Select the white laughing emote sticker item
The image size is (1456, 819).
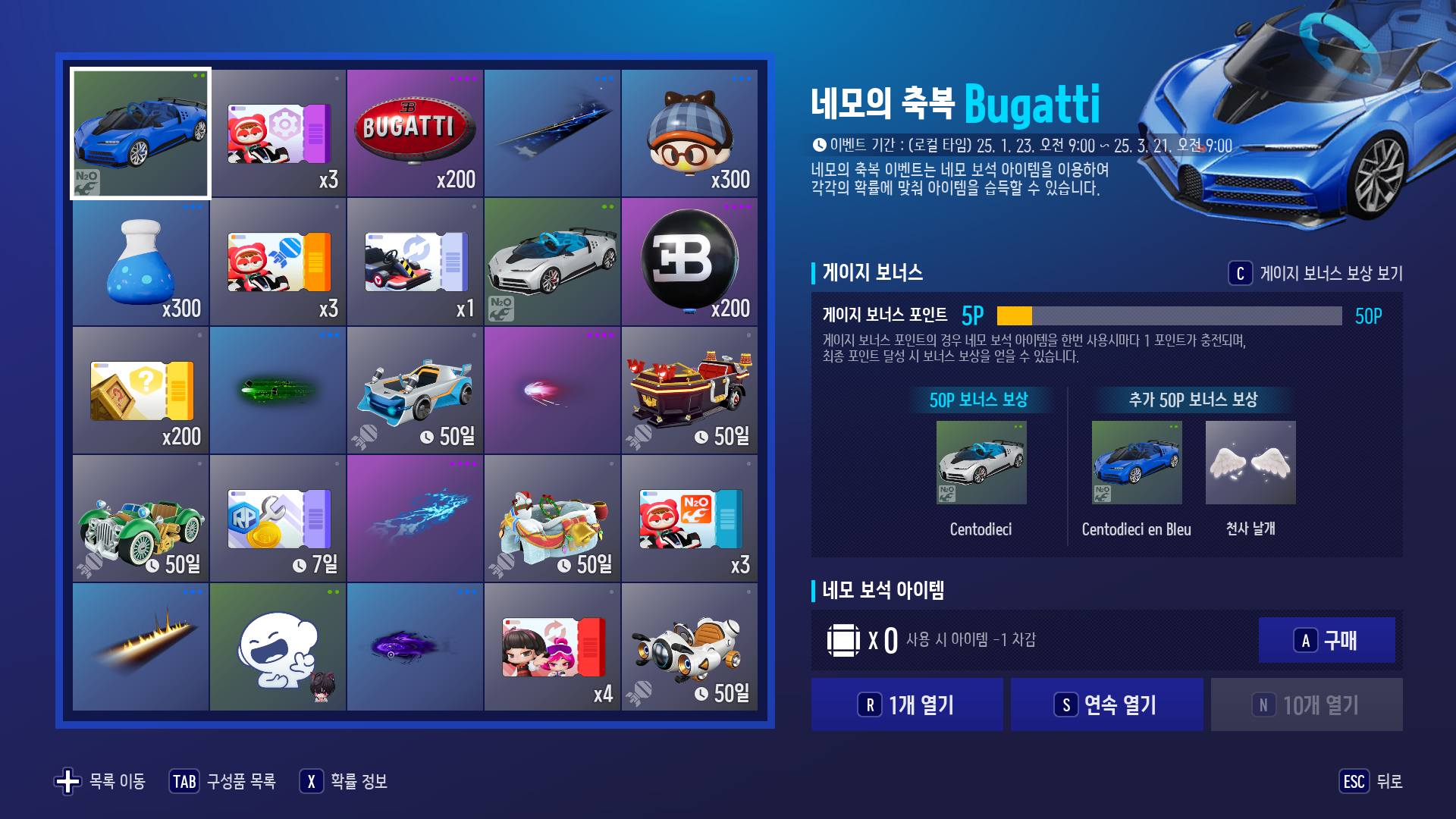278,646
